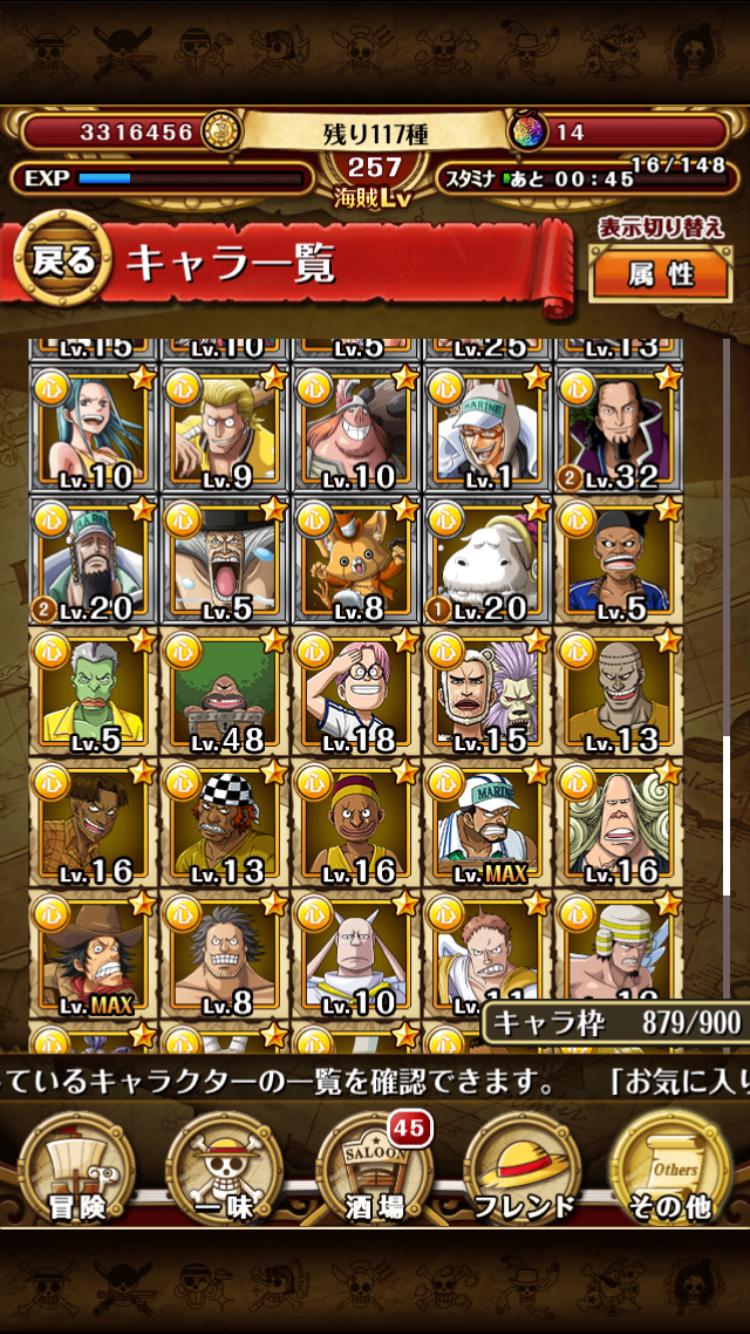Go back with the 戻る button
Screen dimensions: 750x1334
pyautogui.click(x=62, y=262)
